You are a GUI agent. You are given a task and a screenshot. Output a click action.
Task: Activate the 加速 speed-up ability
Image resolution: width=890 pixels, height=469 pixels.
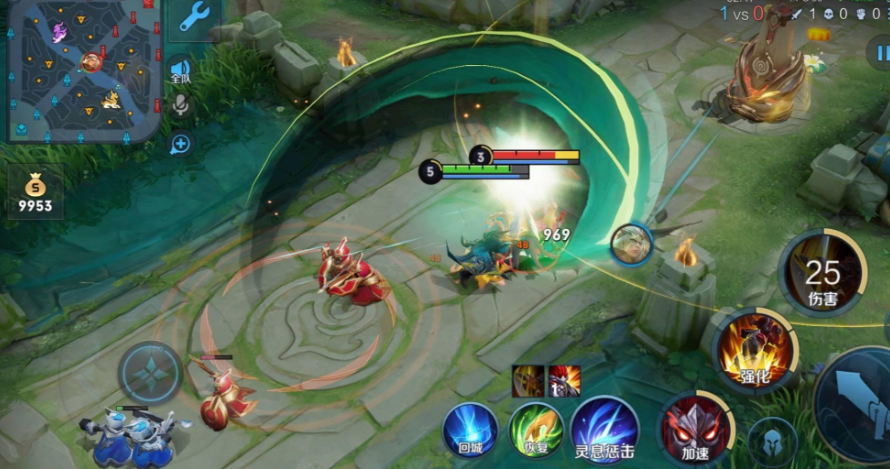pos(696,429)
